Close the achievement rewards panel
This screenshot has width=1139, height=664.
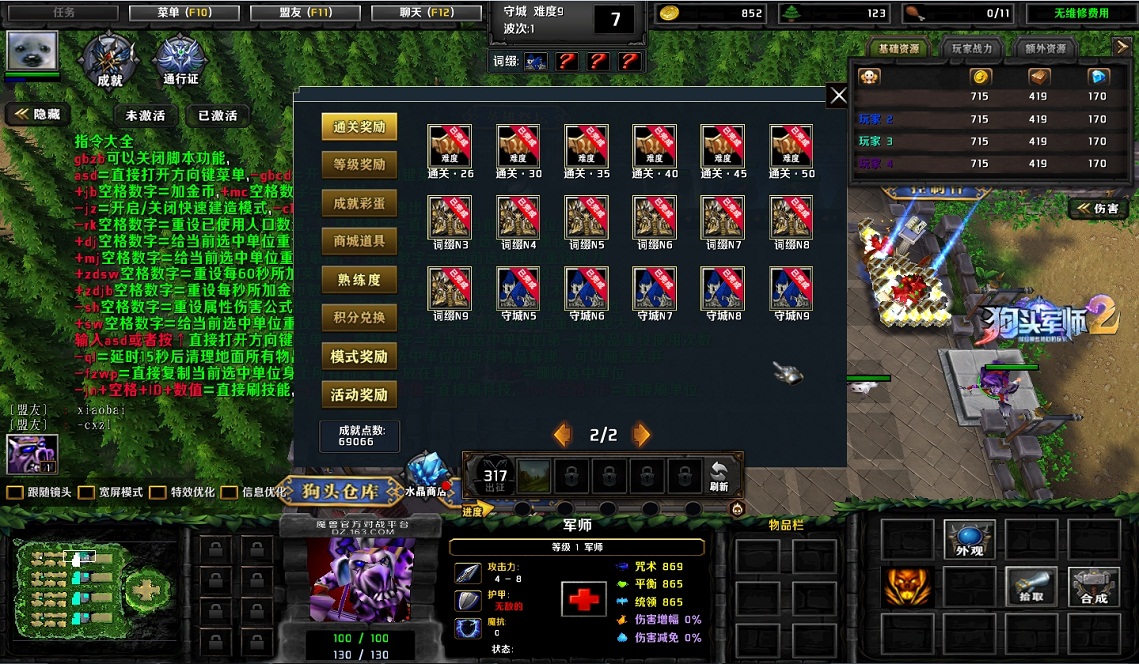[838, 95]
